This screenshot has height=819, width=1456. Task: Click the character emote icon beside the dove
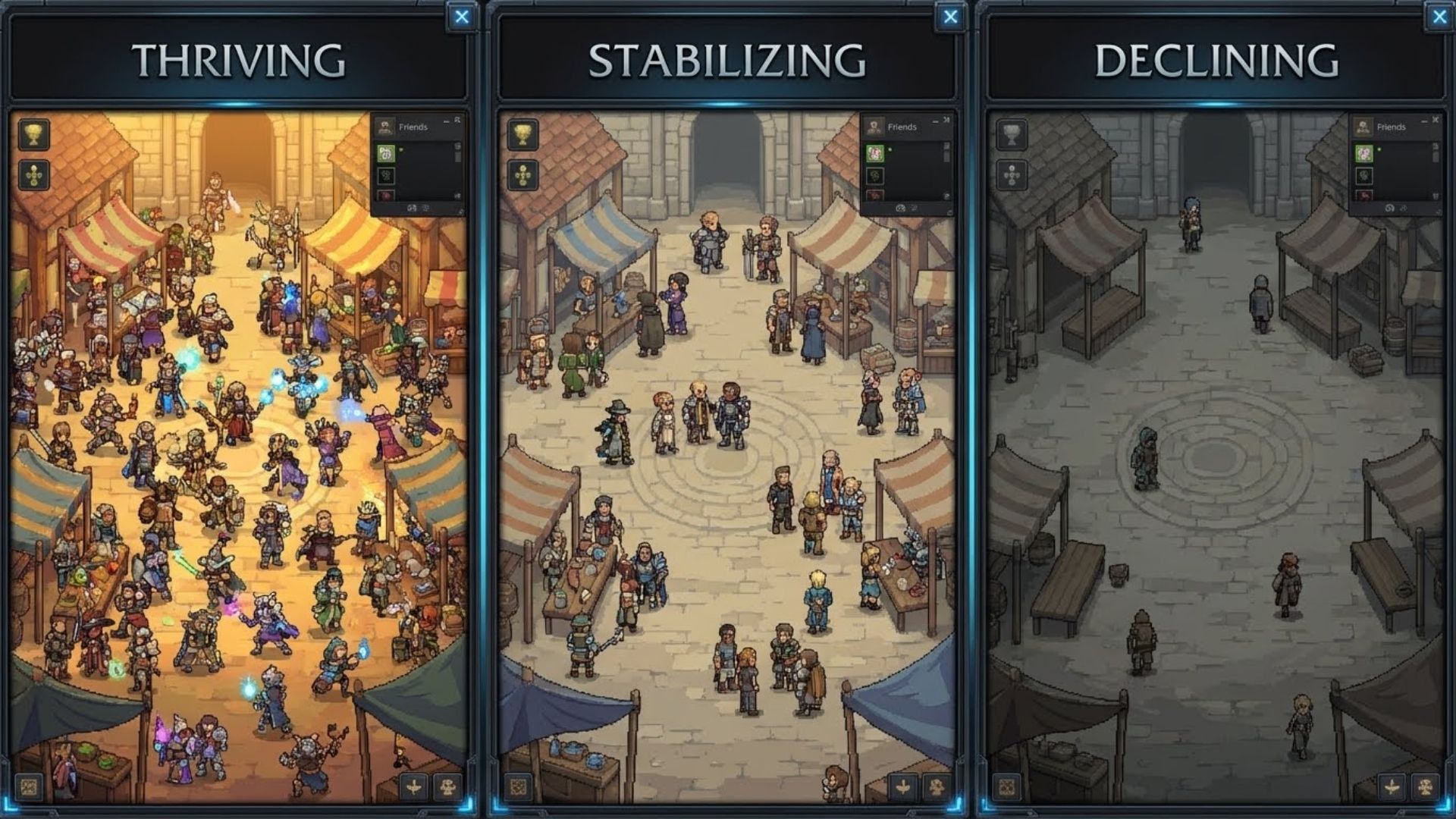pyautogui.click(x=449, y=786)
